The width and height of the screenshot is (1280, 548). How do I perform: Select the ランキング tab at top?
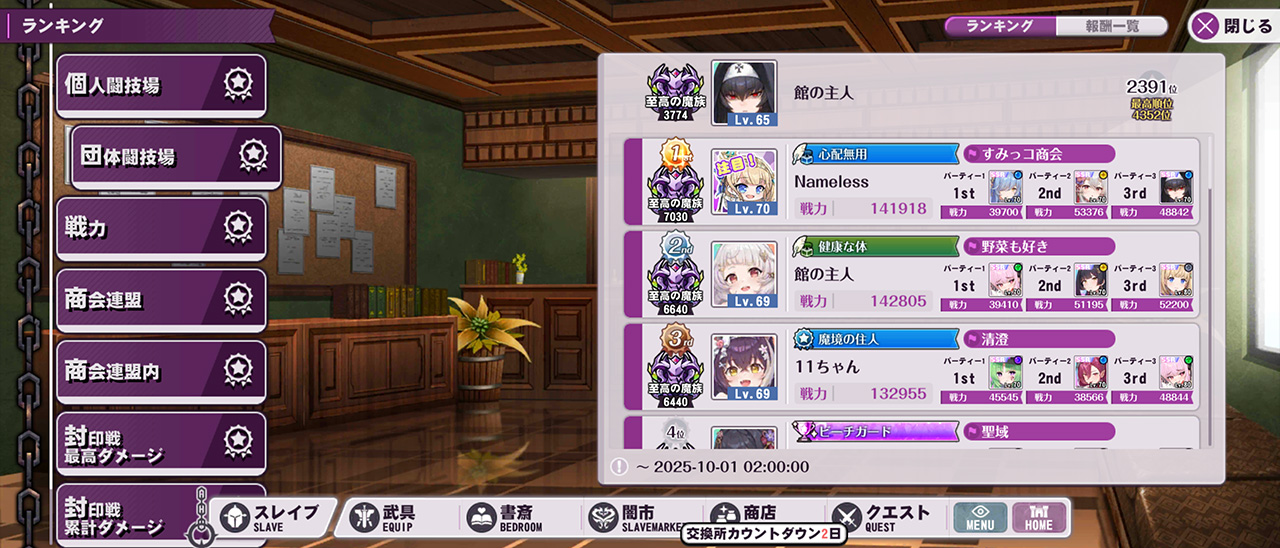click(x=1000, y=27)
